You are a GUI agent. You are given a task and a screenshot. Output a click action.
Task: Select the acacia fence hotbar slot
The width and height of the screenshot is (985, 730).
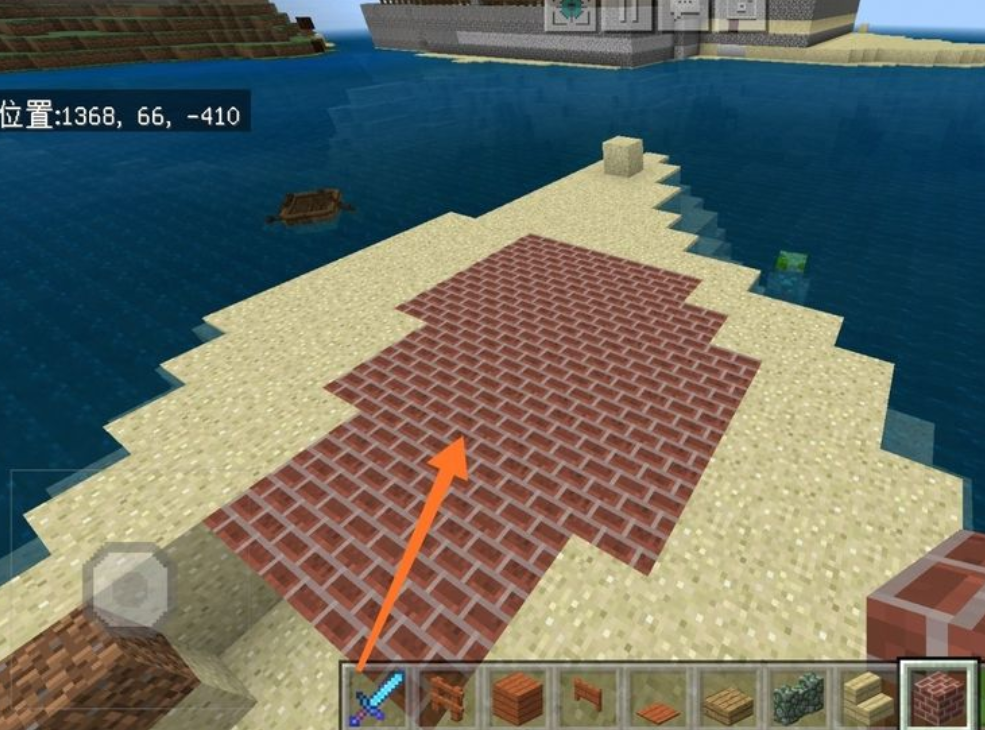(x=445, y=696)
